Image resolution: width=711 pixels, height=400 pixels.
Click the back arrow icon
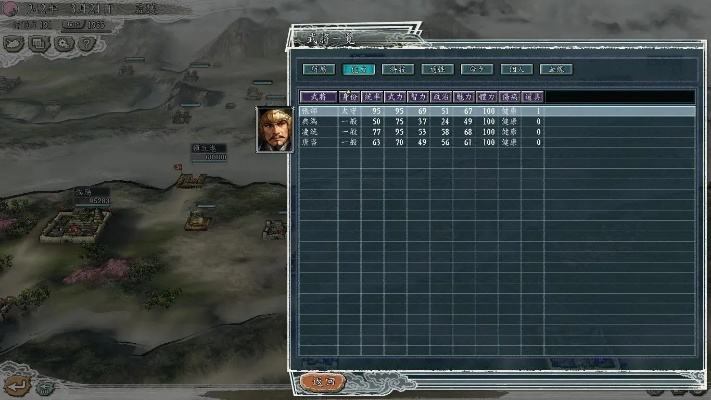coord(15,383)
